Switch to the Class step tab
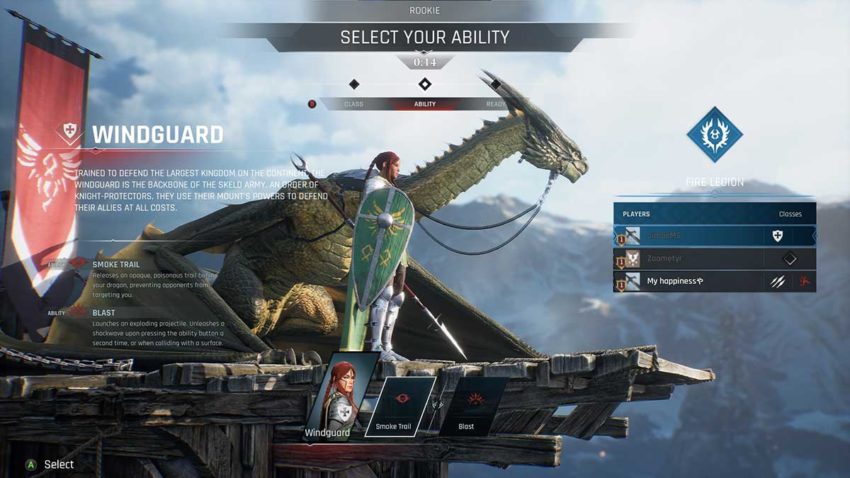 click(354, 104)
